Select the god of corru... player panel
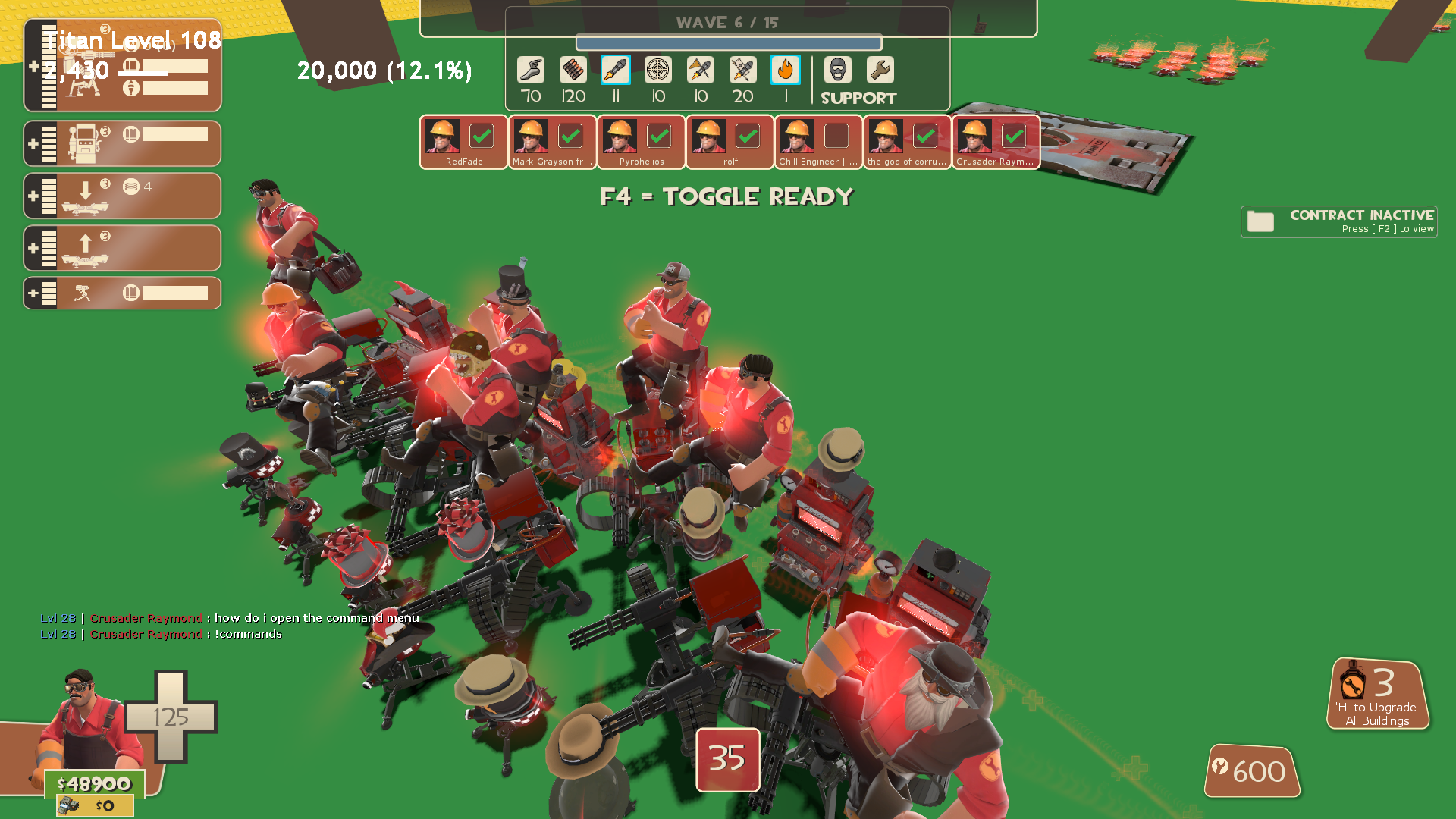Viewport: 1456px width, 819px height. [907, 142]
